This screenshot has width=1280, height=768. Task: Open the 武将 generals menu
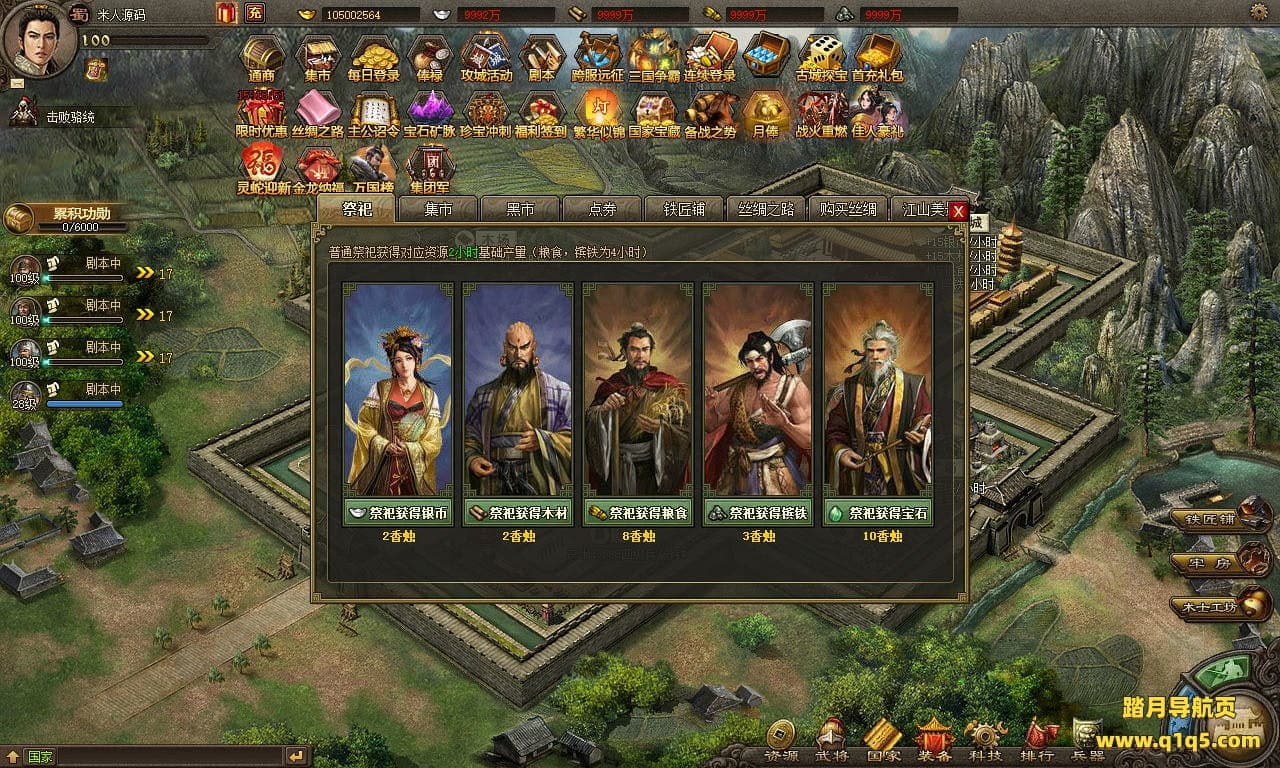pos(830,741)
